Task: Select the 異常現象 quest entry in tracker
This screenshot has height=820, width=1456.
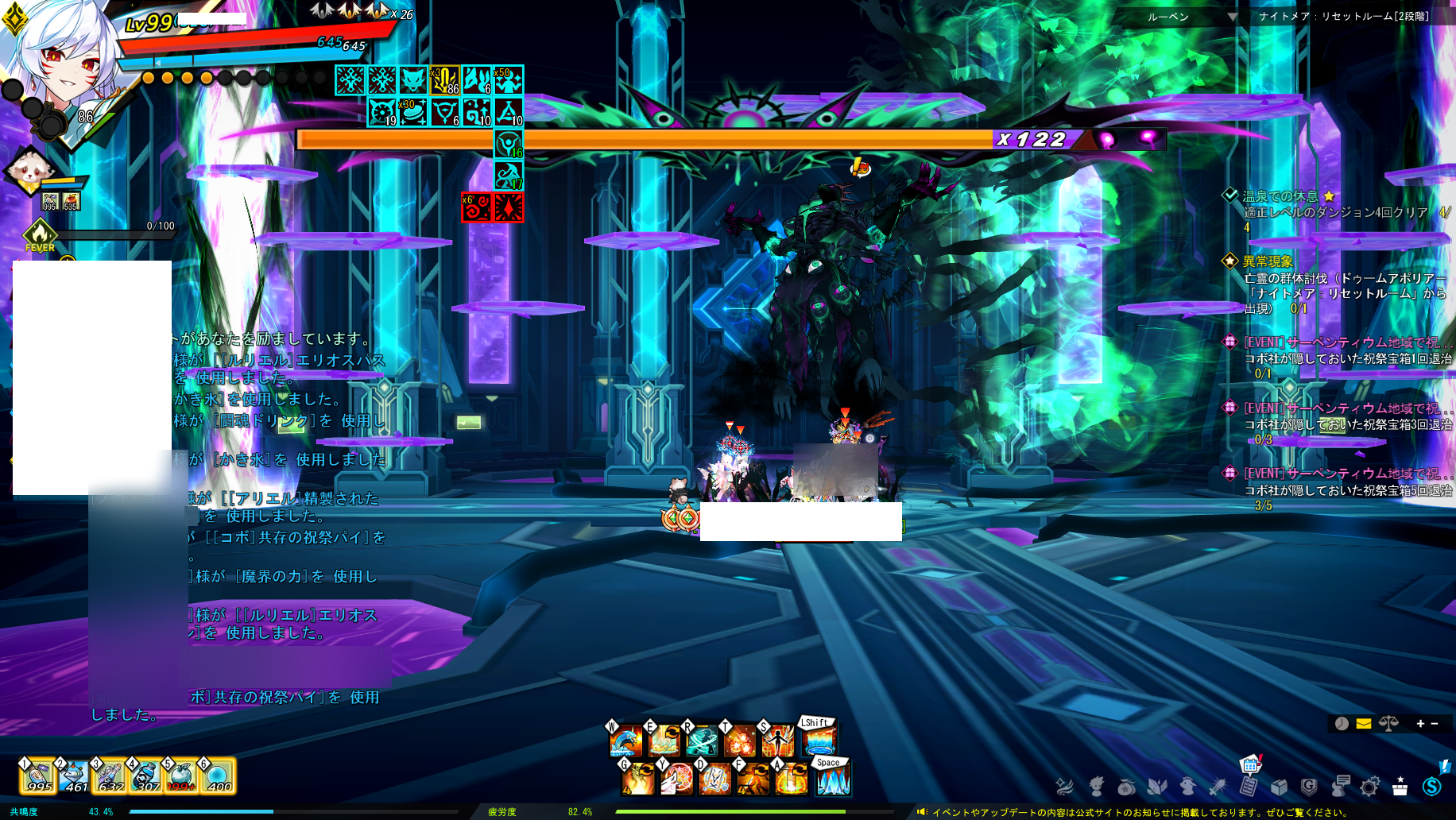Action: (1268, 261)
